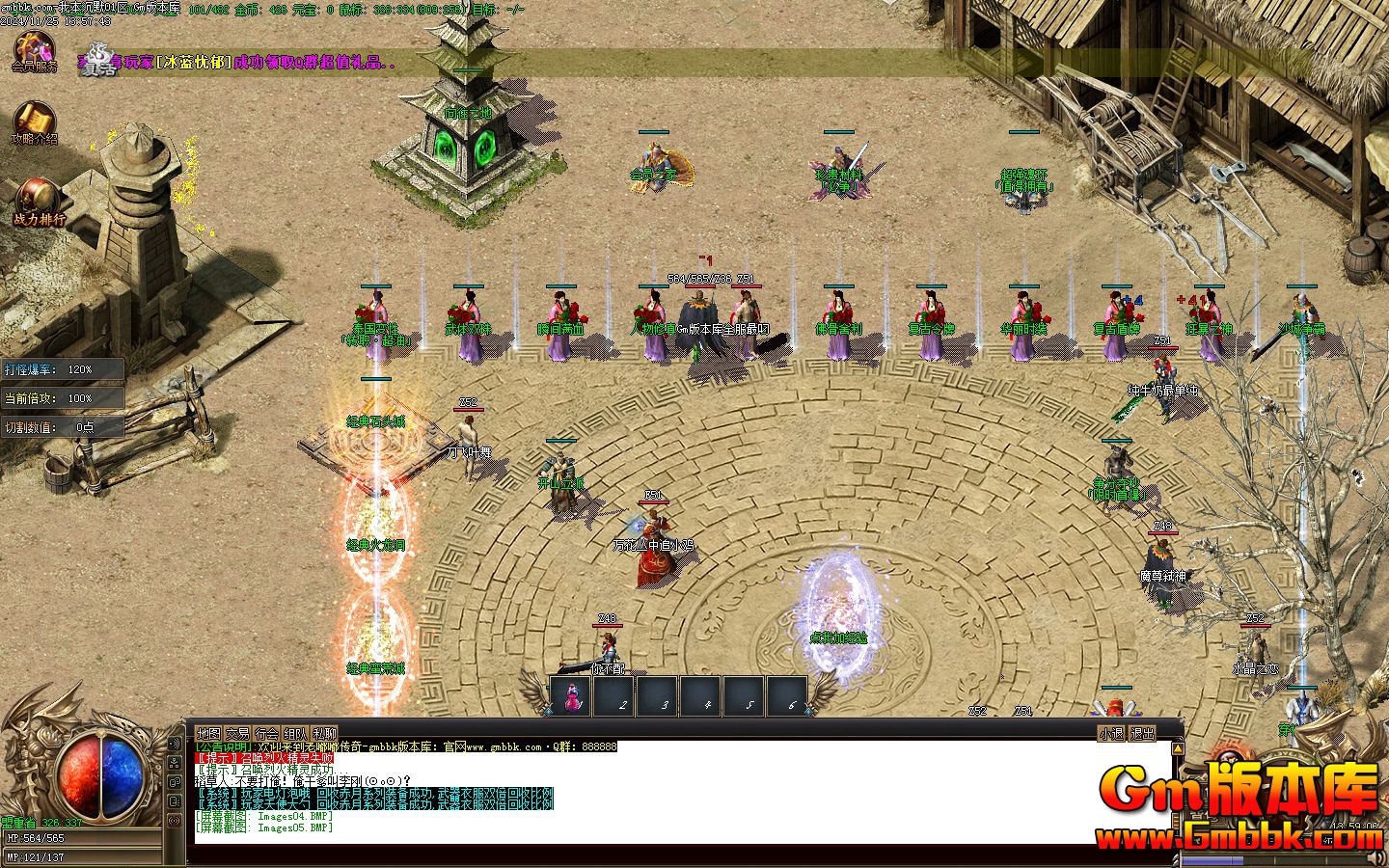Open the 攻略介绍 strategy guide scroll
This screenshot has width=1389, height=868.
click(x=34, y=122)
